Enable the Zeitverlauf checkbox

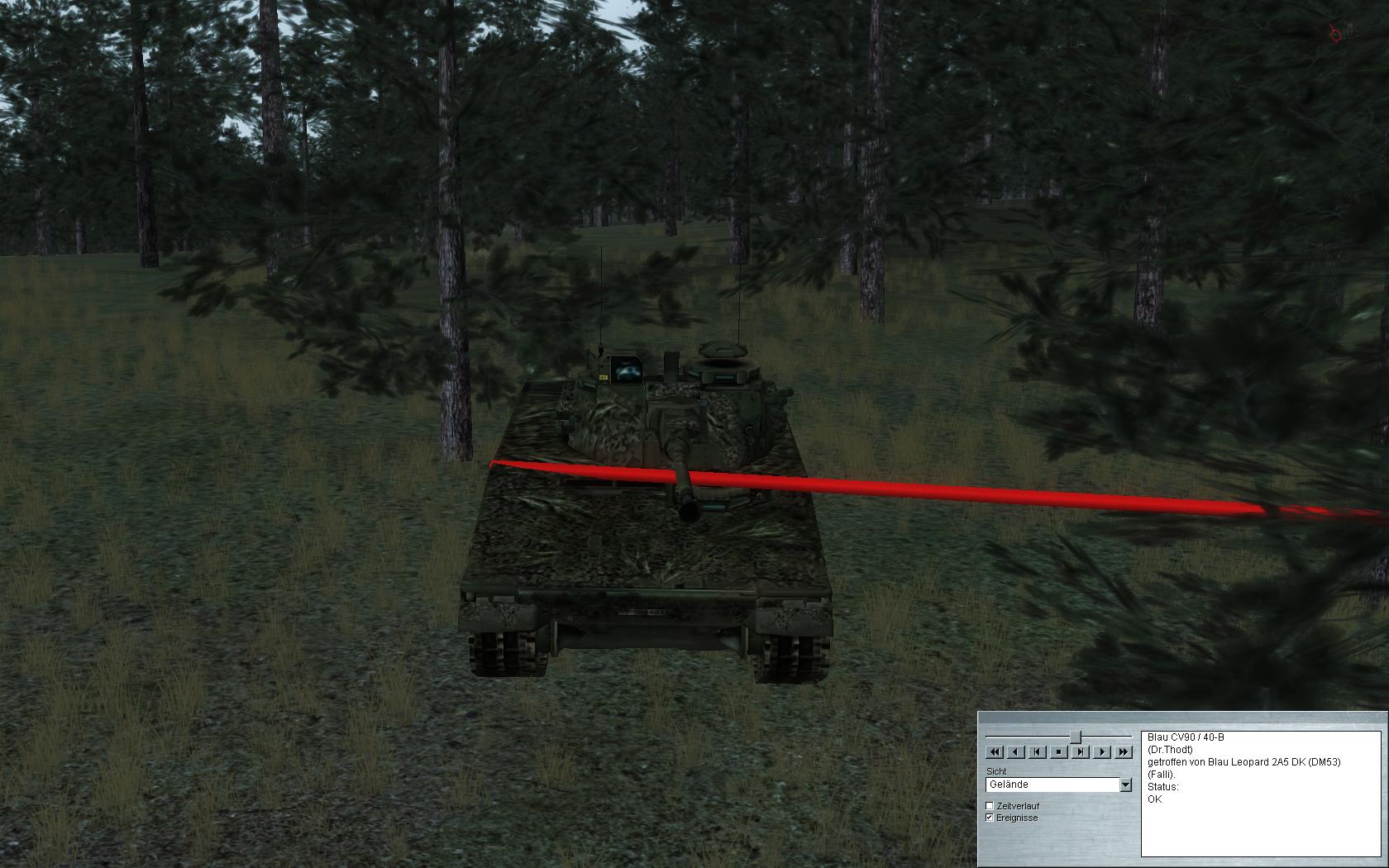point(990,806)
